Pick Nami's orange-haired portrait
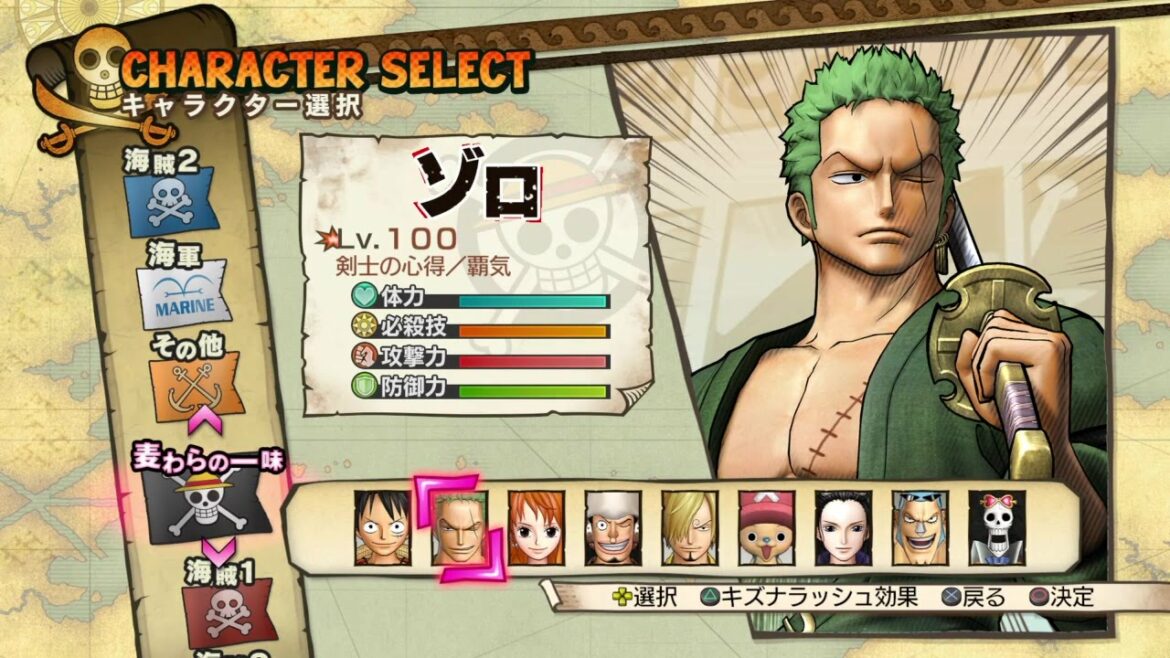This screenshot has width=1170, height=658. [536, 528]
